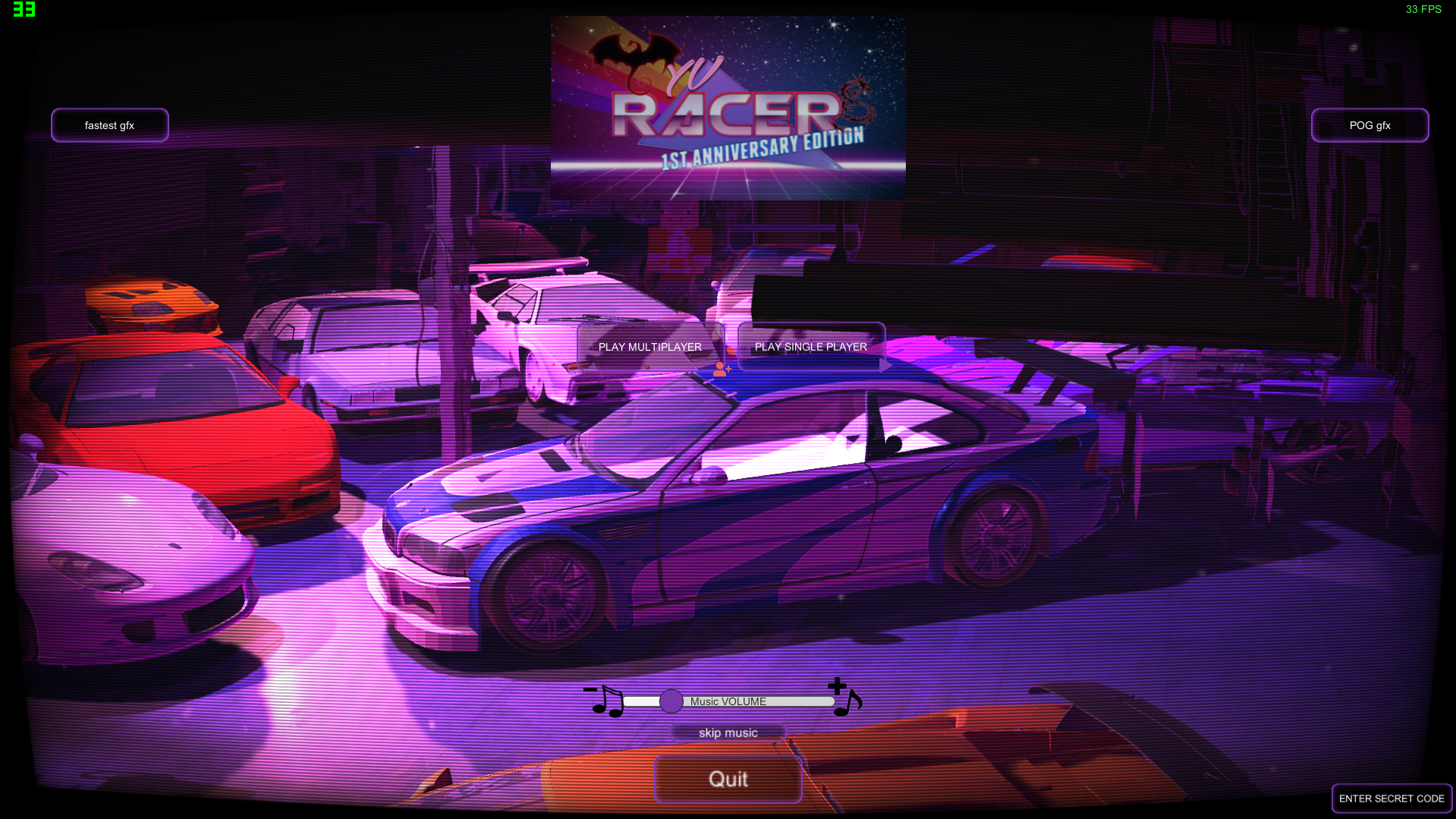This screenshot has width=1456, height=819.
Task: Enable skip music
Action: 728,732
